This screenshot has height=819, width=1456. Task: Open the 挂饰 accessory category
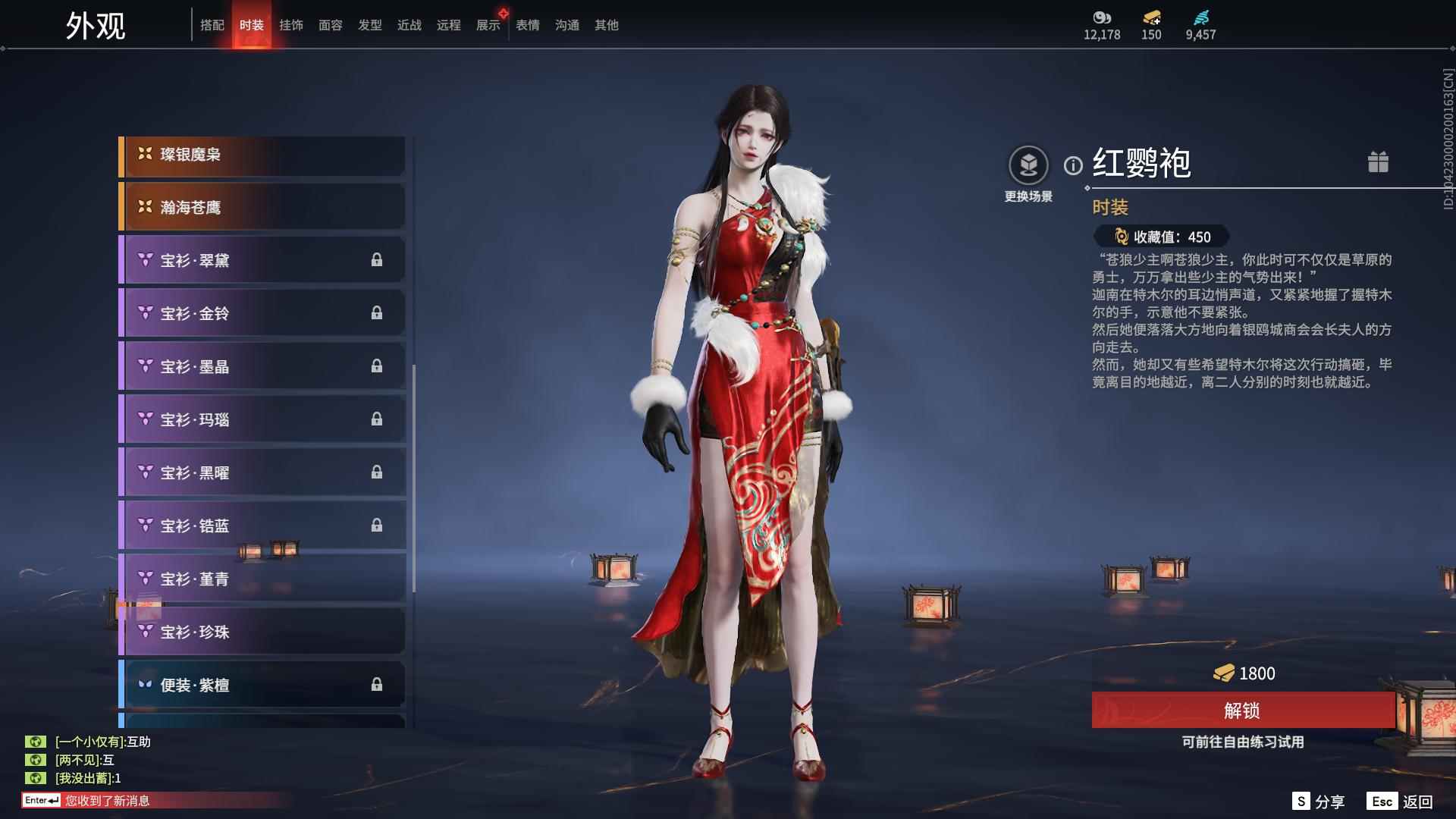pyautogui.click(x=292, y=24)
